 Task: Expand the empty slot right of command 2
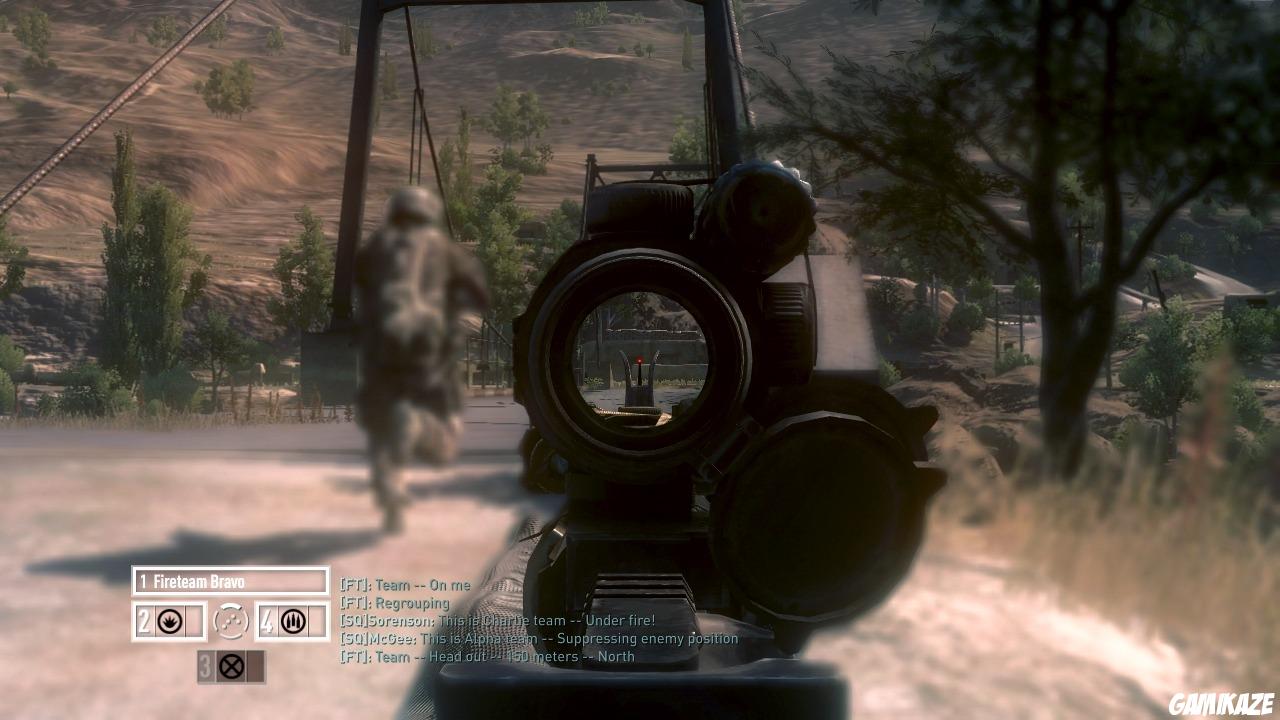[x=195, y=620]
